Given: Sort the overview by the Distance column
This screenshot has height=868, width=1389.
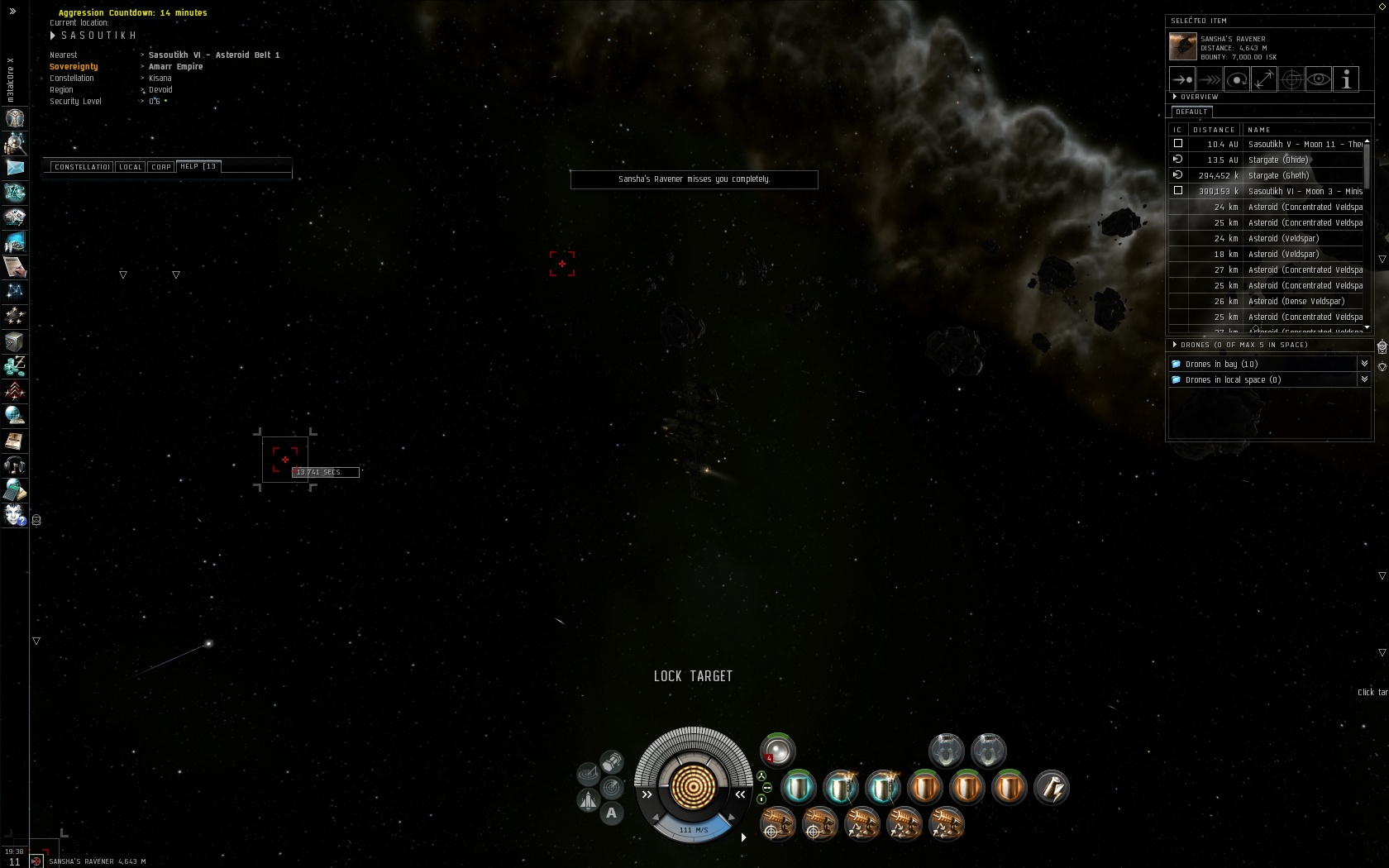Looking at the screenshot, I should (x=1213, y=130).
